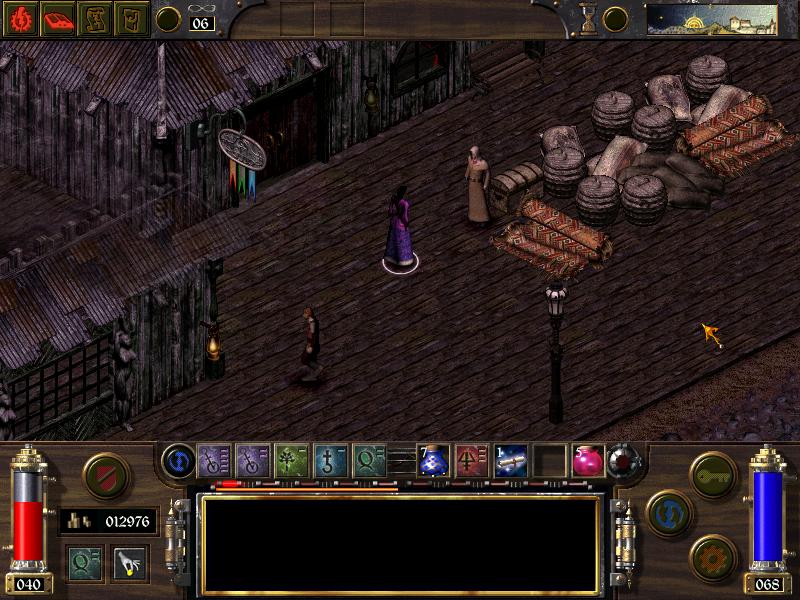Click the round blue swirl button beside hotbar
Screen dimensions: 800x600
(177, 460)
